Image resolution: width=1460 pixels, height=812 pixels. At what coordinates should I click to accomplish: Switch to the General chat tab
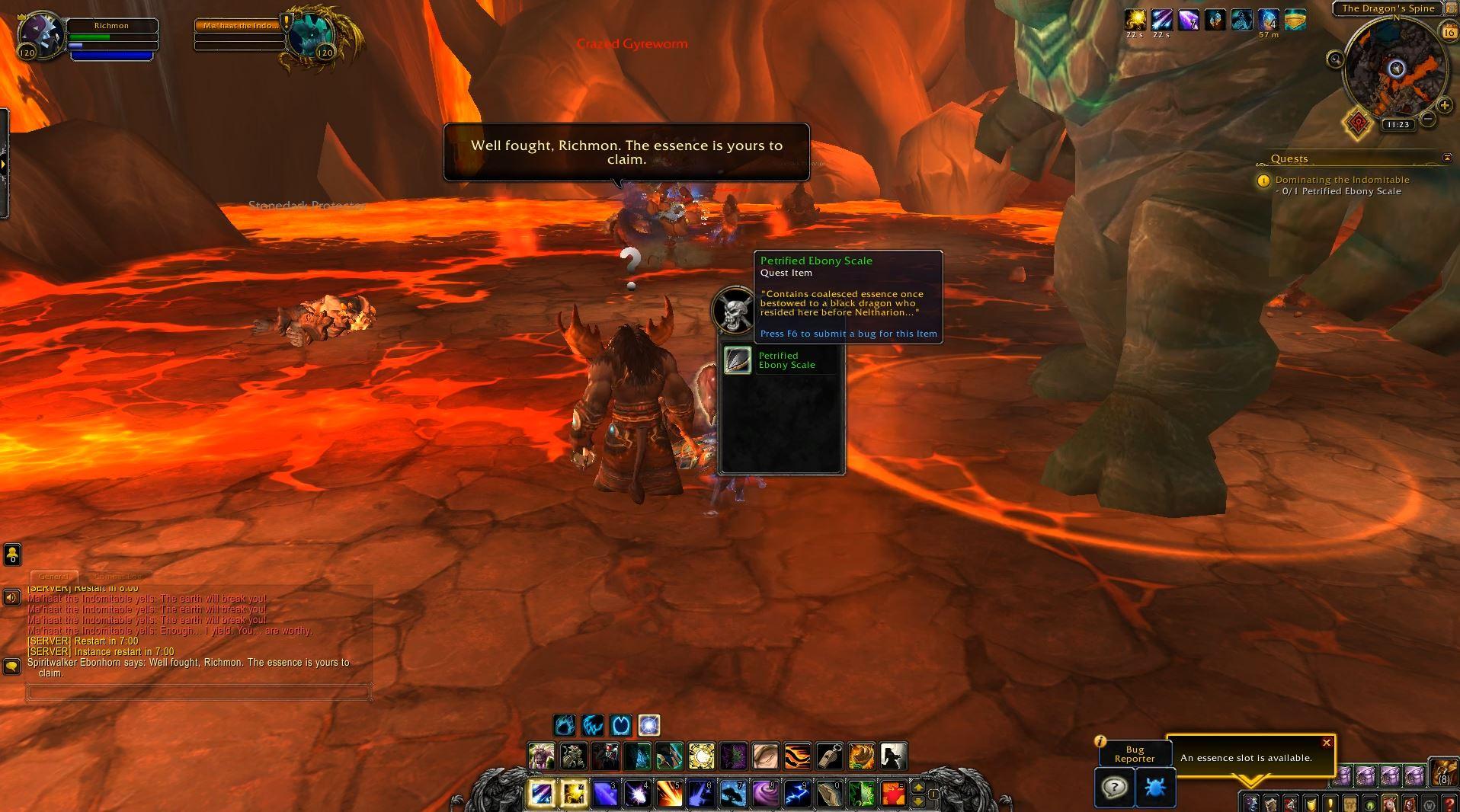point(53,577)
